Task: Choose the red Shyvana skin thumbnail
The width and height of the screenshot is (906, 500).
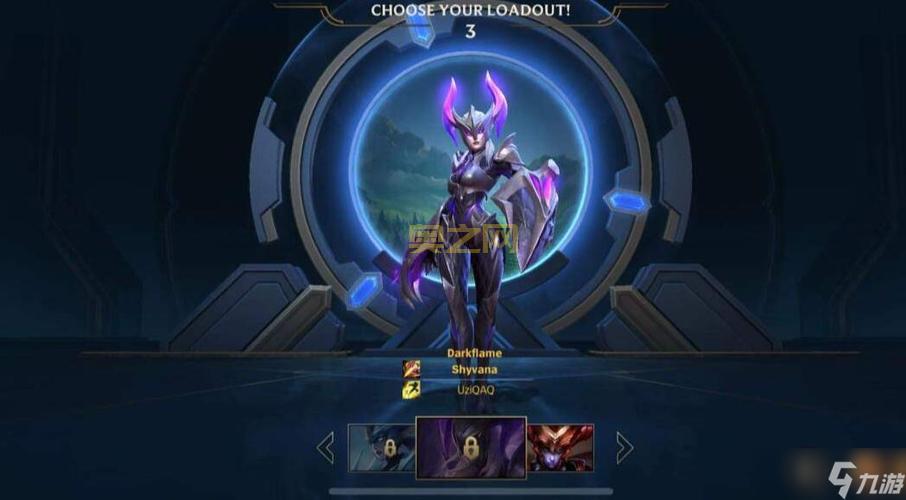Action: 560,447
